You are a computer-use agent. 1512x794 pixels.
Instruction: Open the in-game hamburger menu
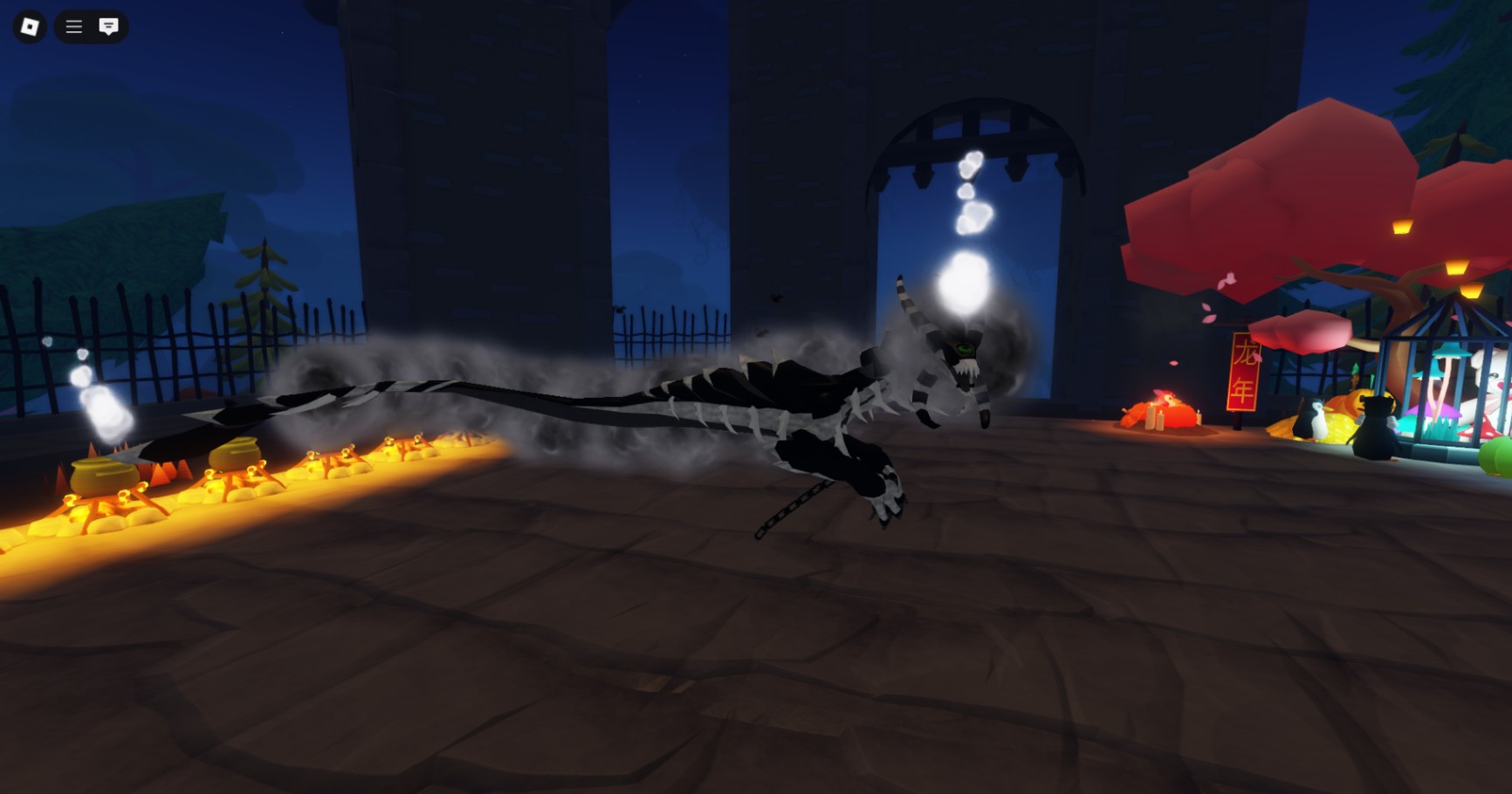pyautogui.click(x=73, y=26)
